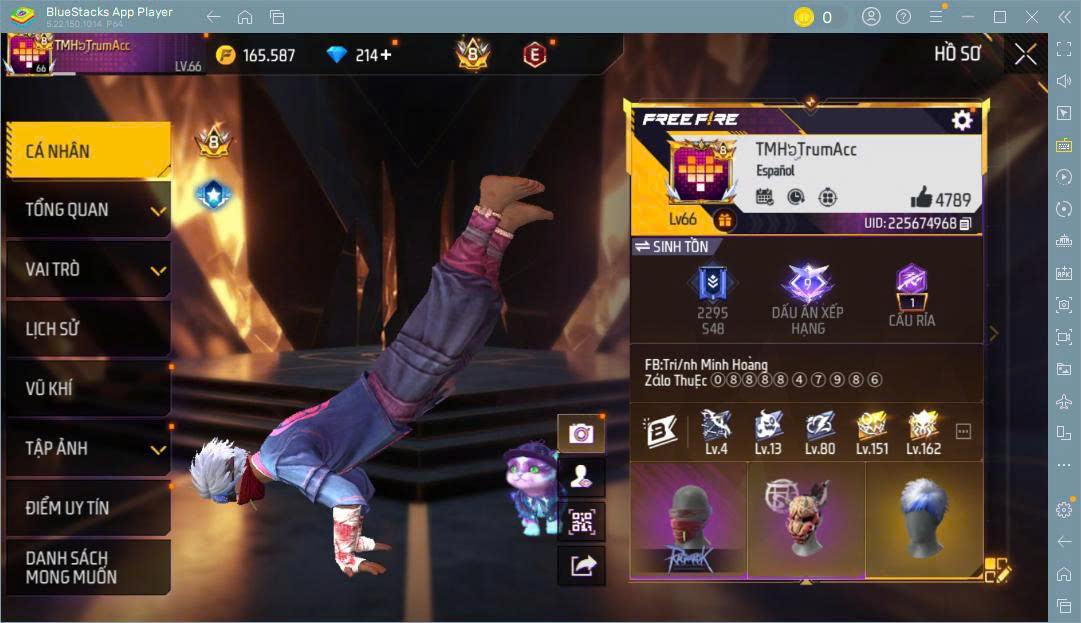
Task: Click the camera snapshot button
Action: click(x=581, y=433)
